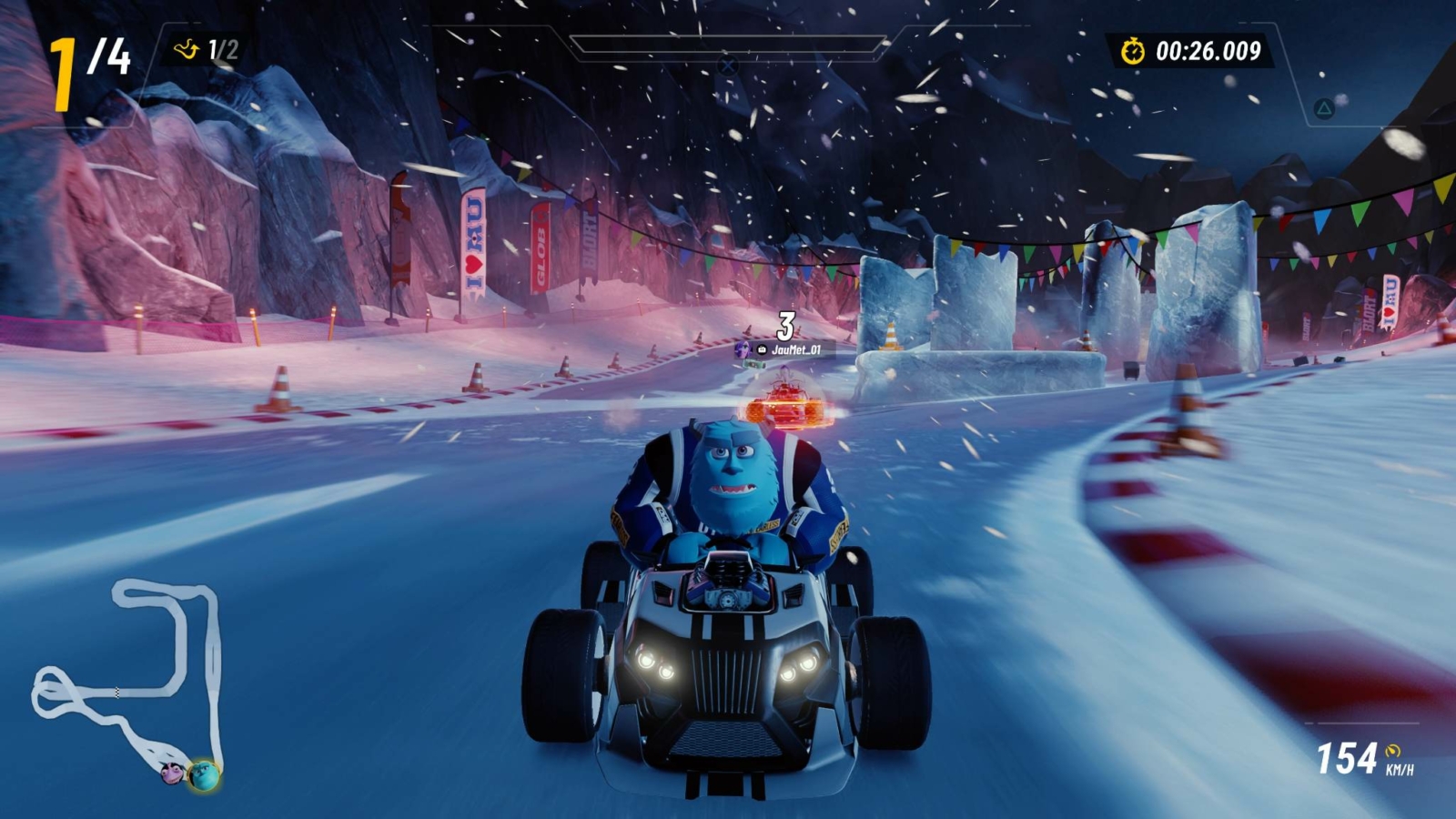
Task: Select the purple racer marker on minimap
Action: 171,773
